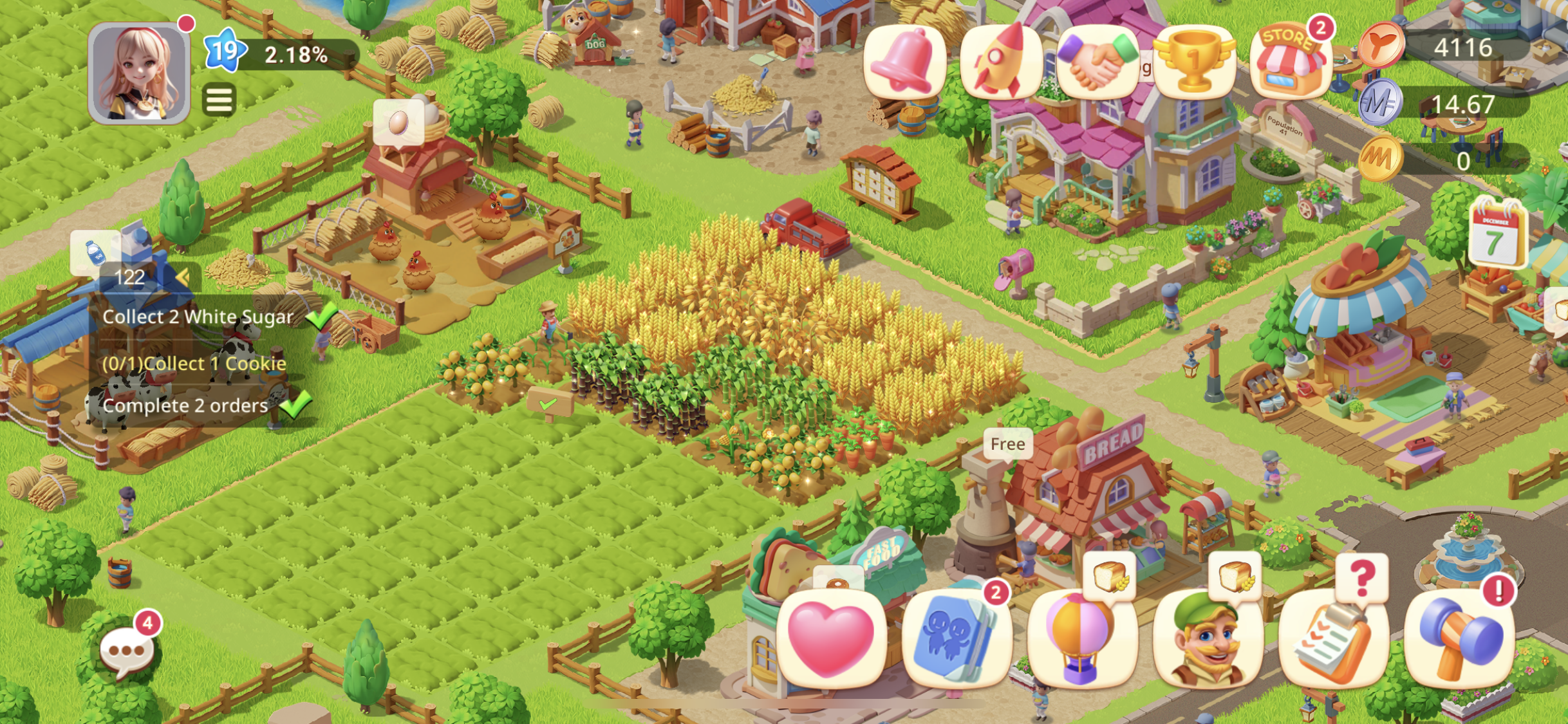Open the hamburger menu button
The height and width of the screenshot is (724, 1568).
coord(219,100)
